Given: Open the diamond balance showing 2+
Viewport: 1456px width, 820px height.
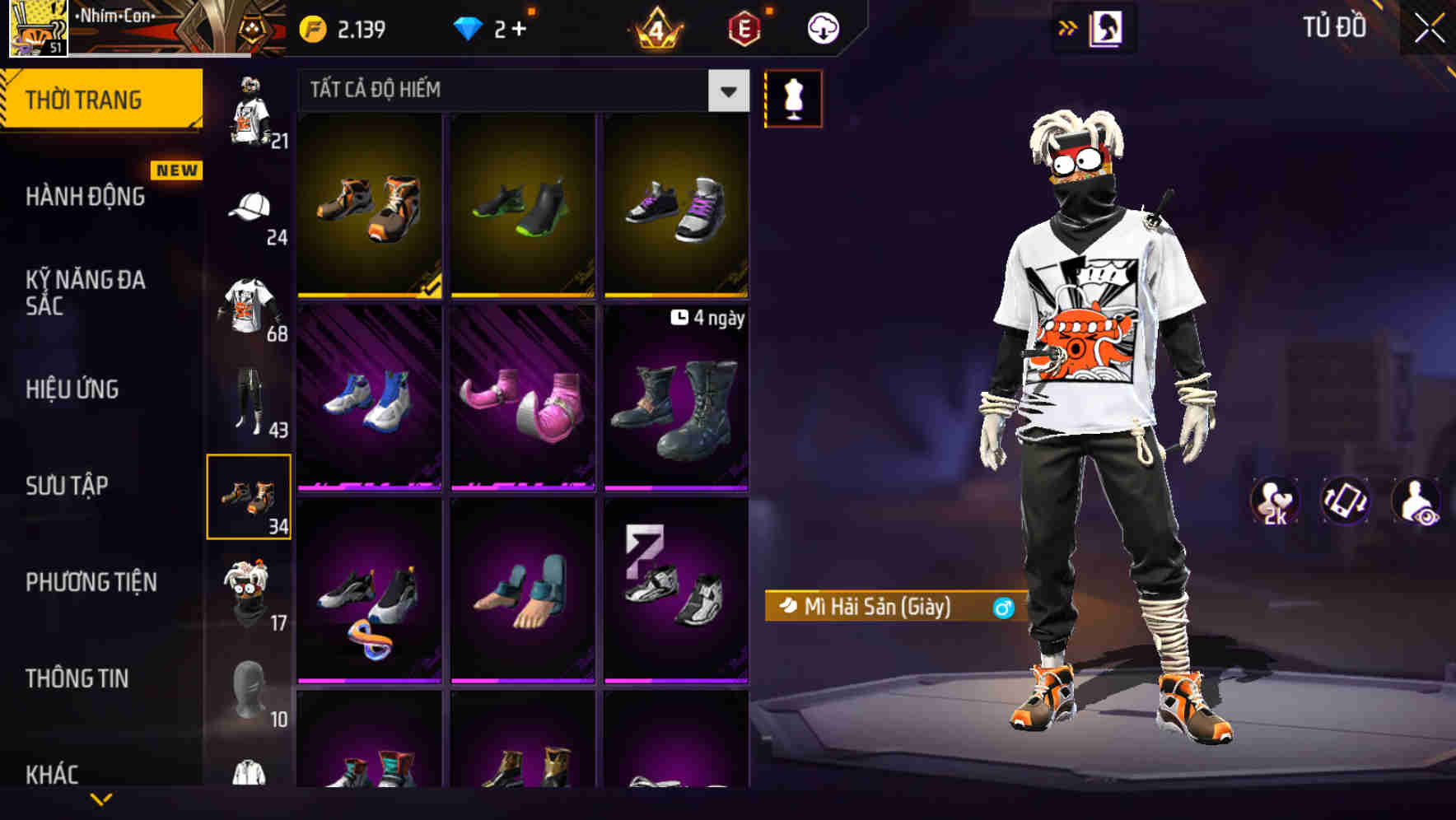Looking at the screenshot, I should point(494,26).
